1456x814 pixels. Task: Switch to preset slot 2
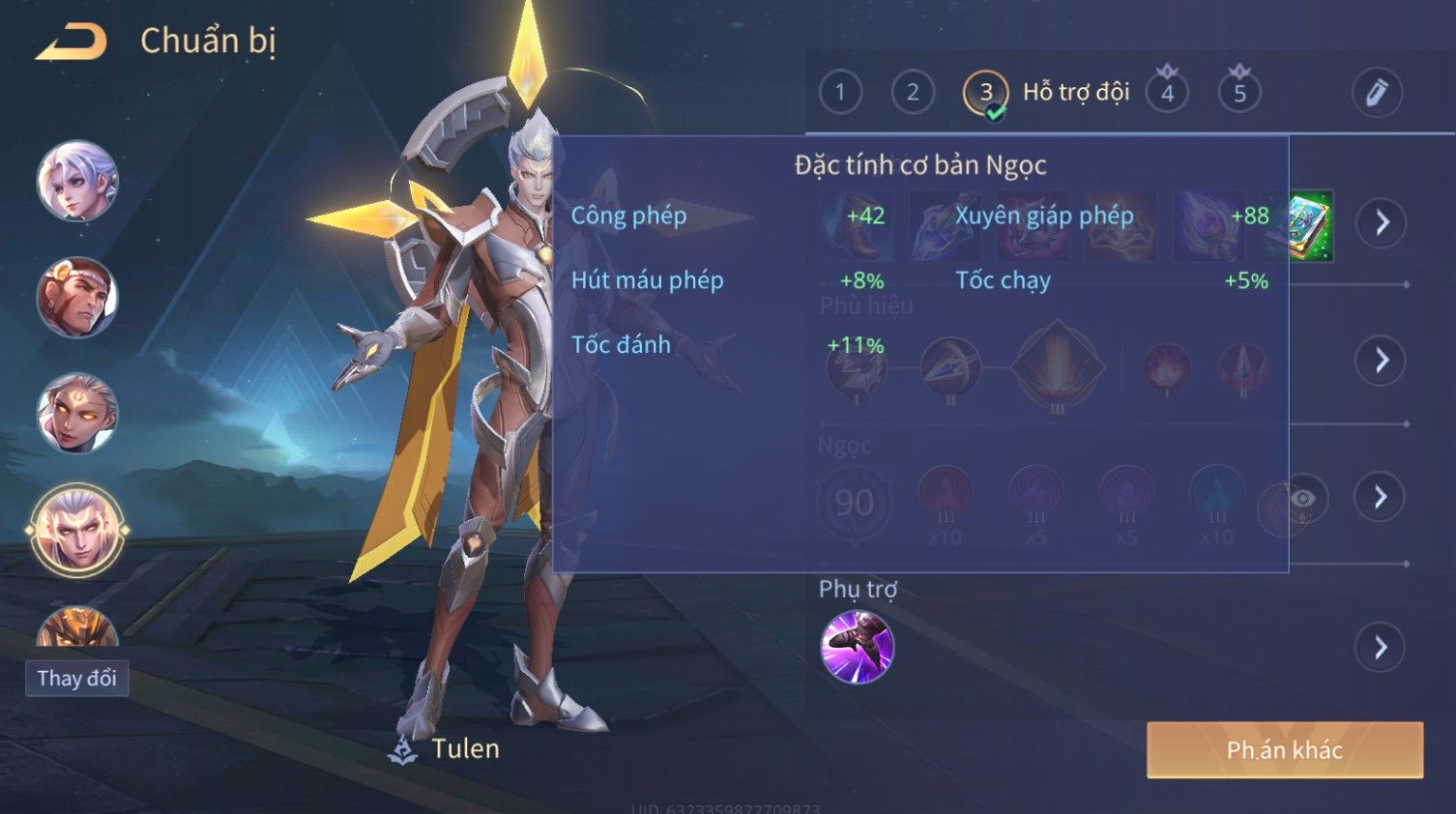tap(912, 93)
